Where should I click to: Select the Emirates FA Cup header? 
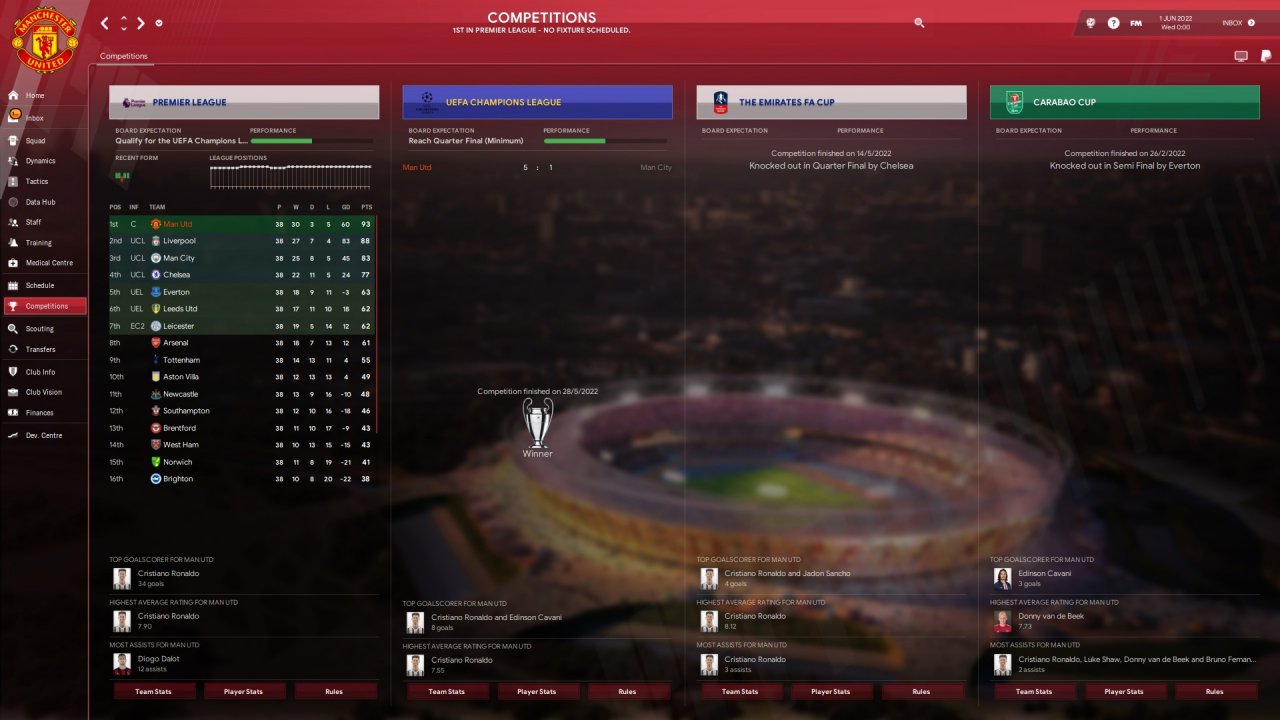831,102
